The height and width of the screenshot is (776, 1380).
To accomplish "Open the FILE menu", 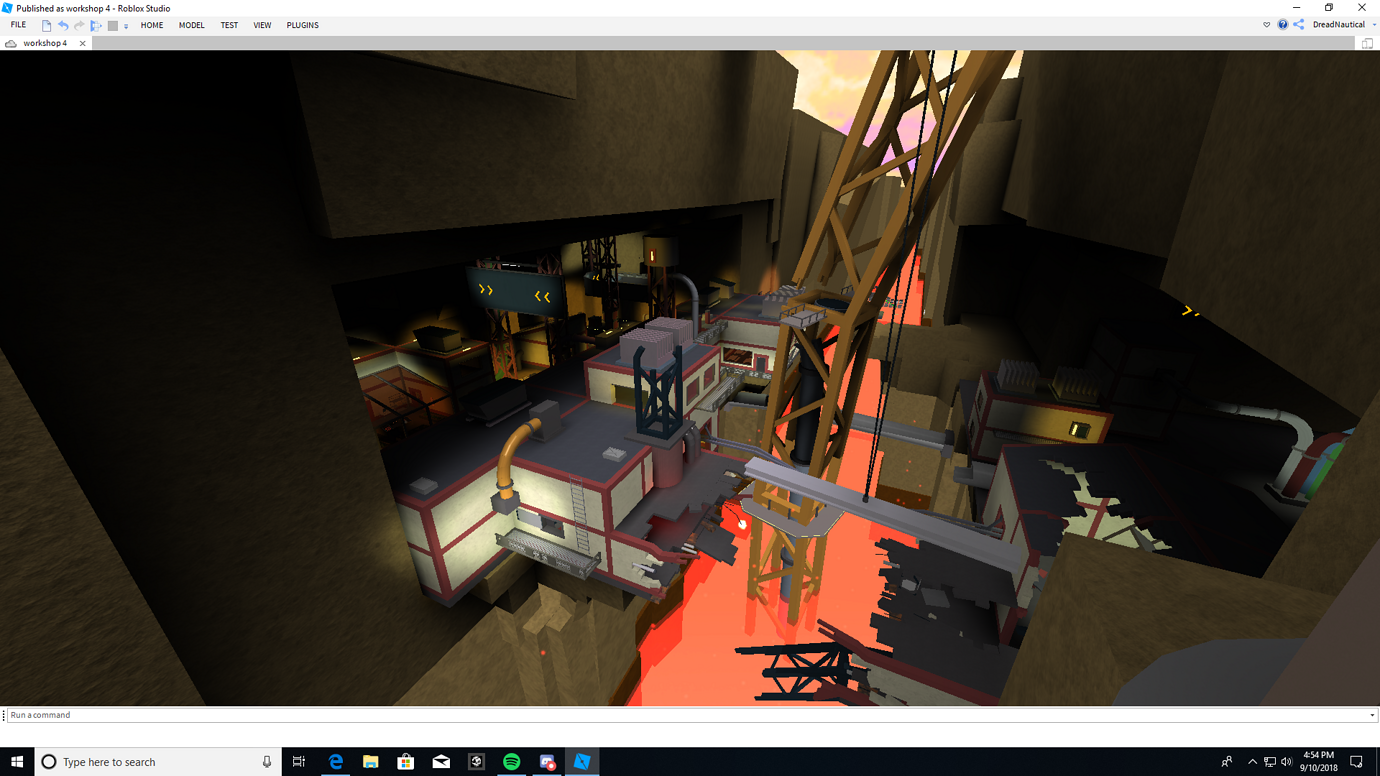I will pos(17,24).
